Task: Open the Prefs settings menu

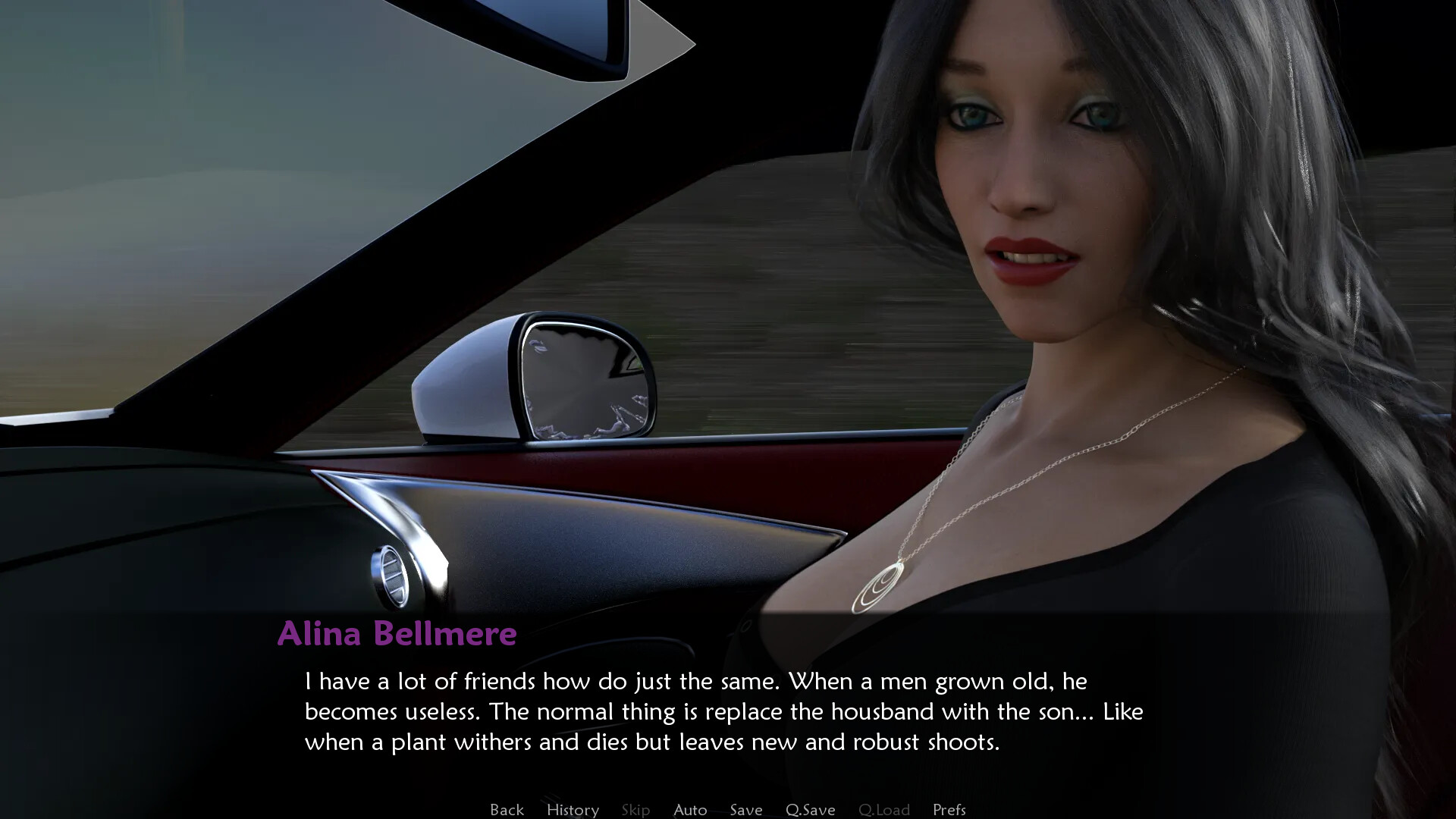Action: pyautogui.click(x=949, y=809)
